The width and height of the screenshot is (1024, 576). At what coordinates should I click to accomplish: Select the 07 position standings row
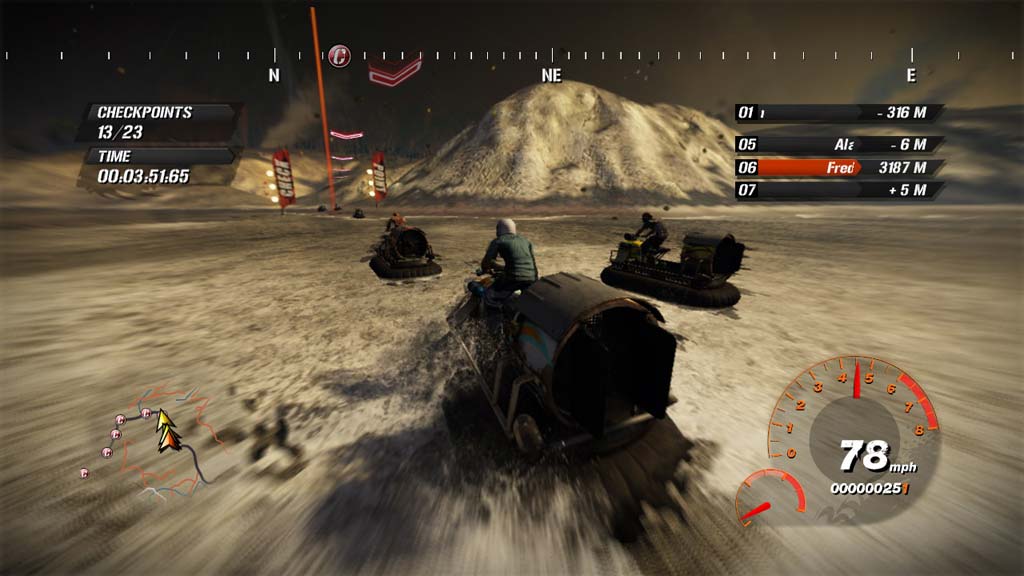click(x=840, y=190)
